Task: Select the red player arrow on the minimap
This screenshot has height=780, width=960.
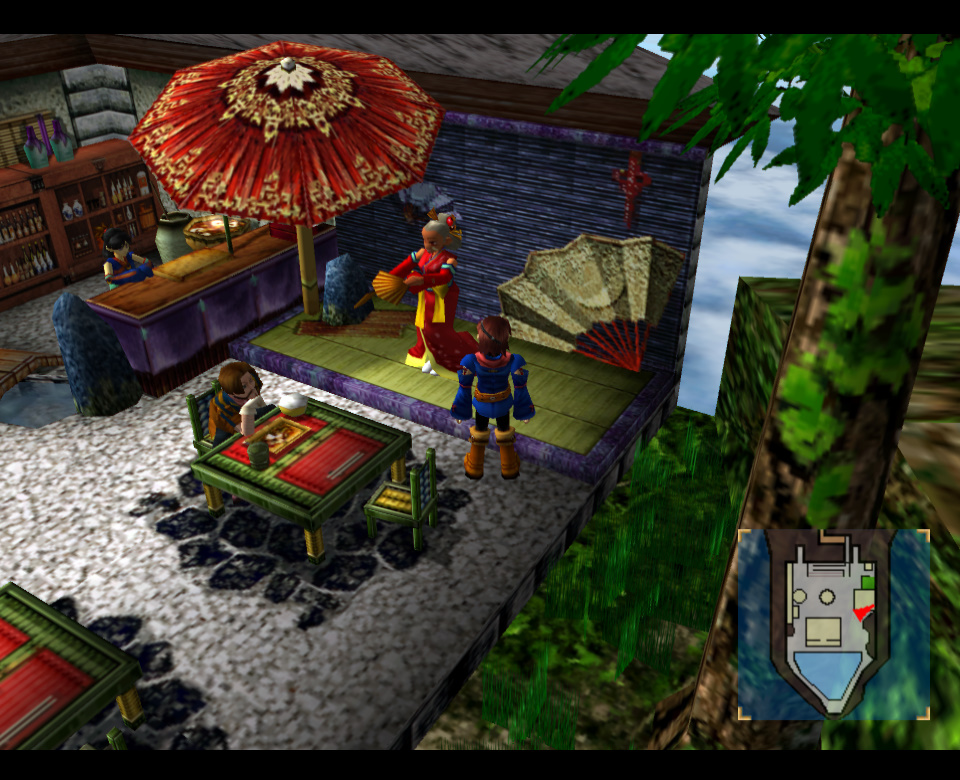Action: pos(863,612)
